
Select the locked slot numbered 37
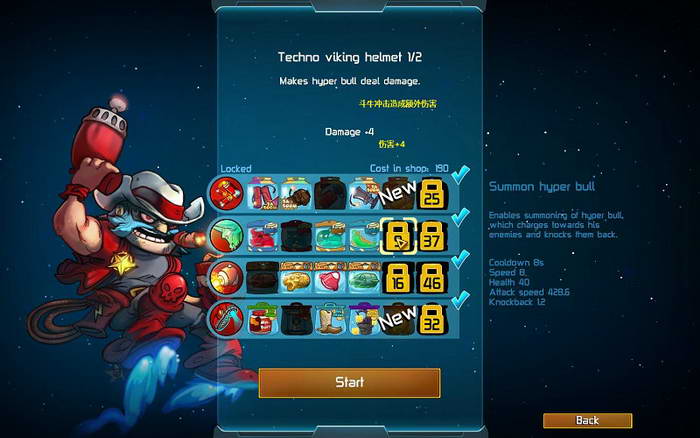[431, 235]
